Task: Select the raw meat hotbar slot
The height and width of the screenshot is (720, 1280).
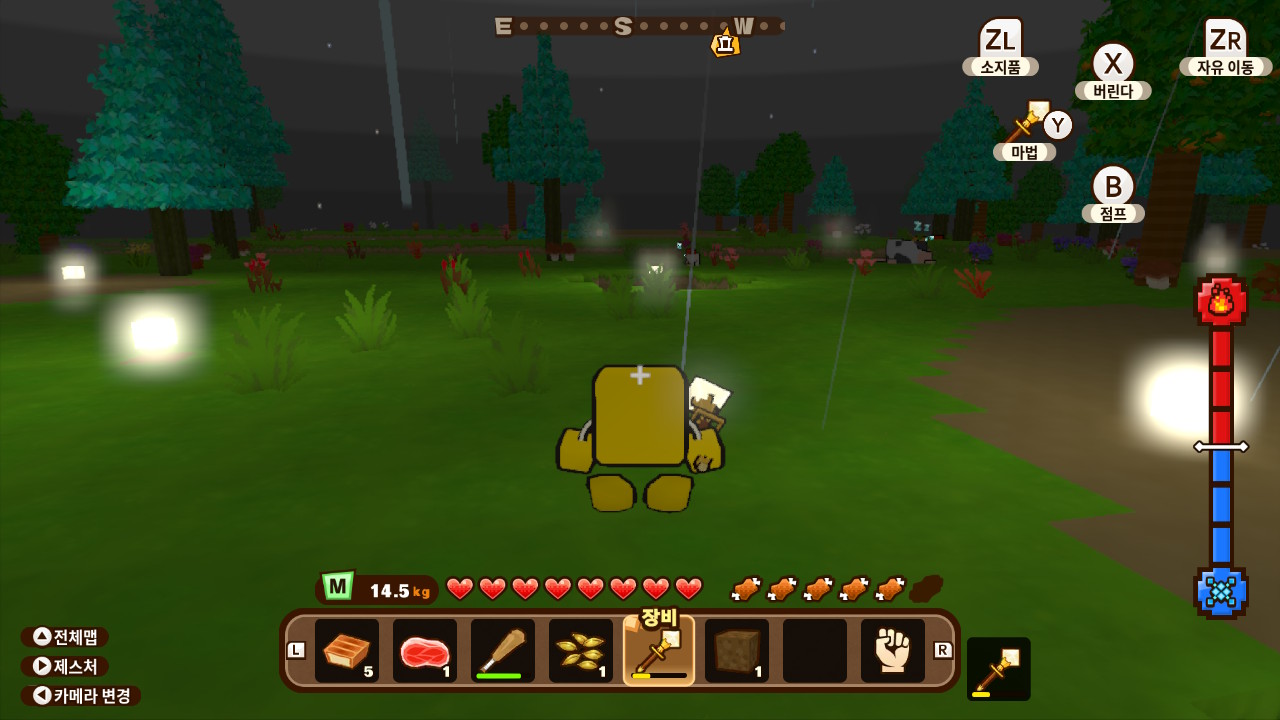Action: pyautogui.click(x=425, y=651)
